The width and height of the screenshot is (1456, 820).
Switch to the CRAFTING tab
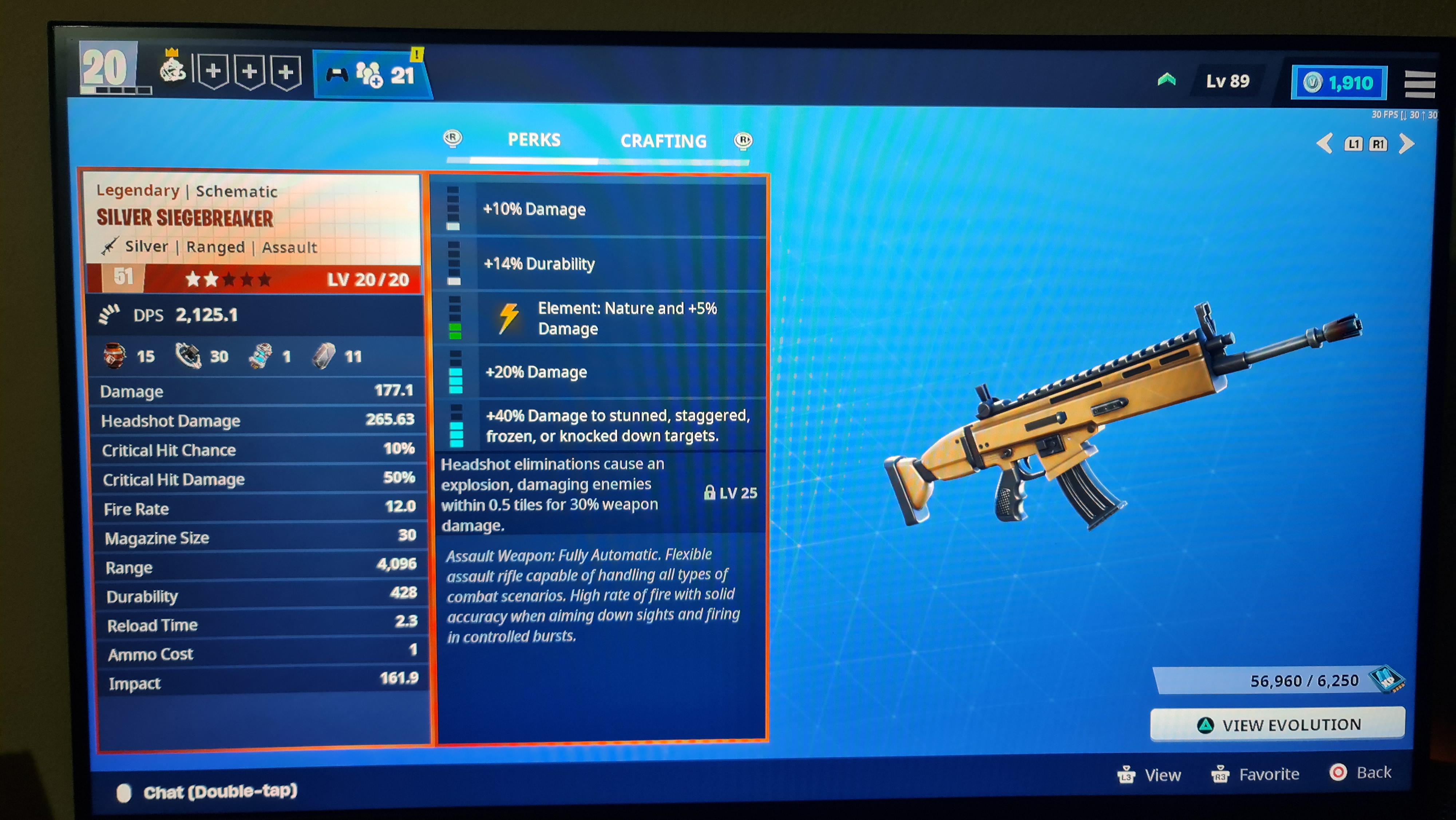664,141
